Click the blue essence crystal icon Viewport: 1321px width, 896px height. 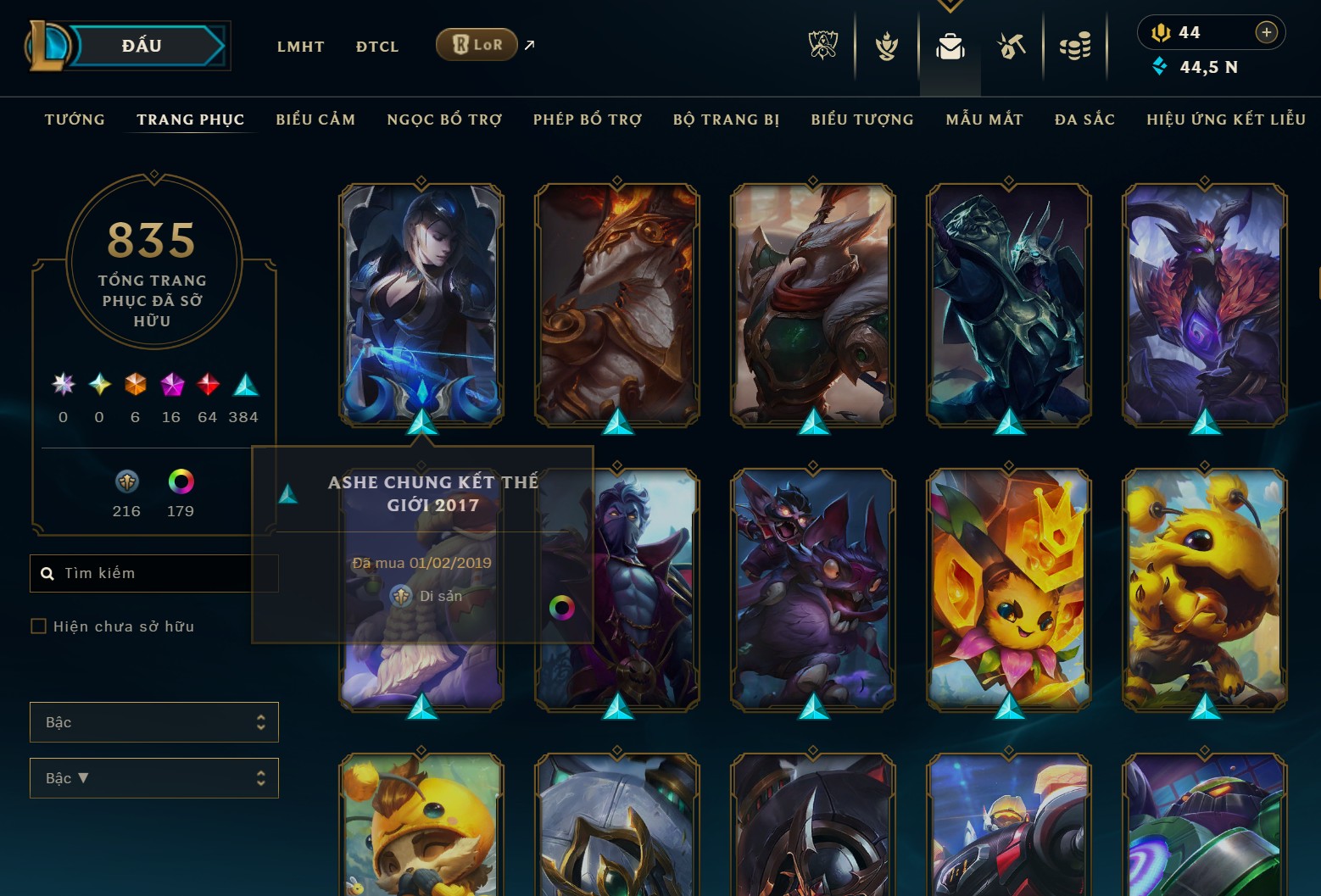1159,66
